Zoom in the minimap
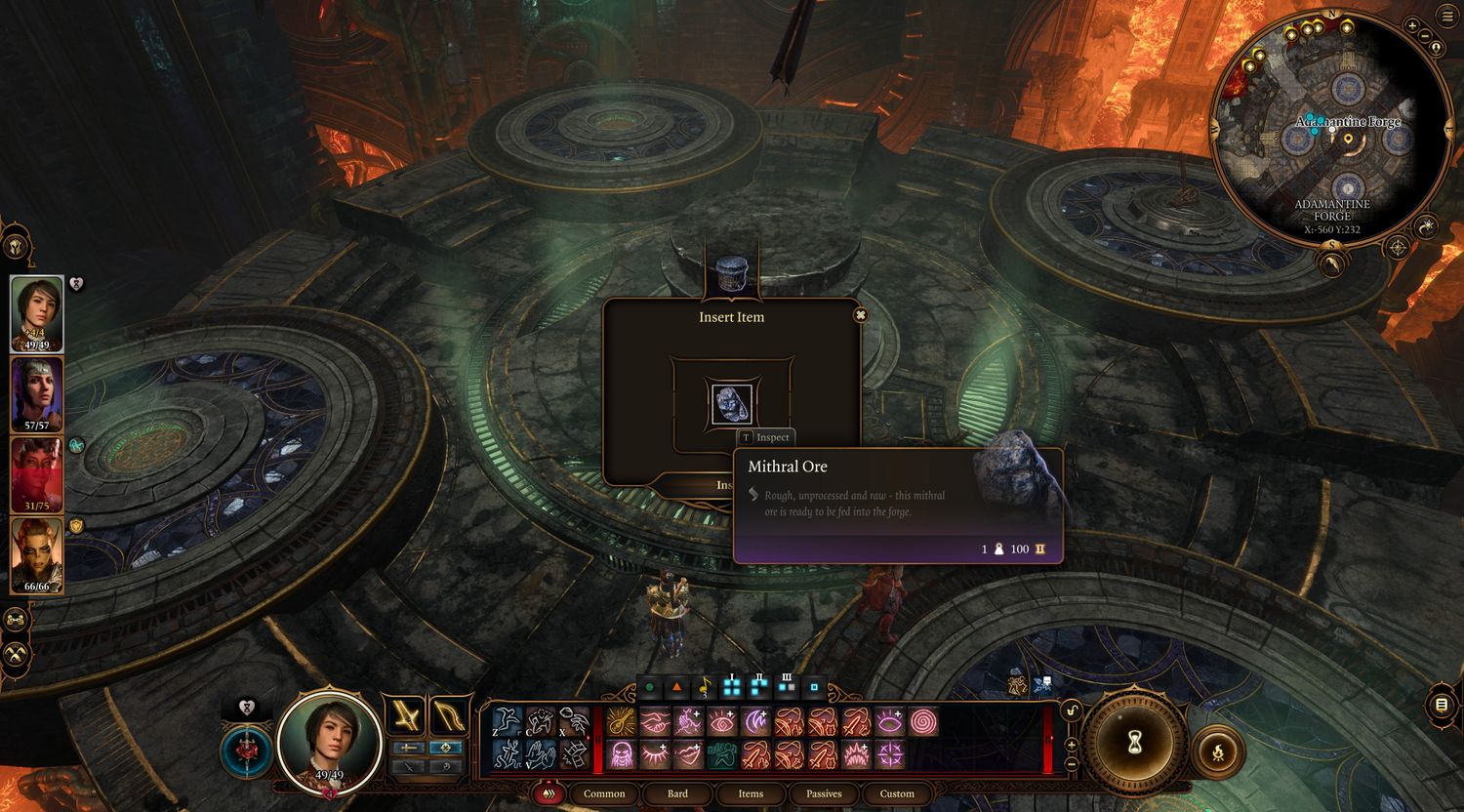 1412,25
